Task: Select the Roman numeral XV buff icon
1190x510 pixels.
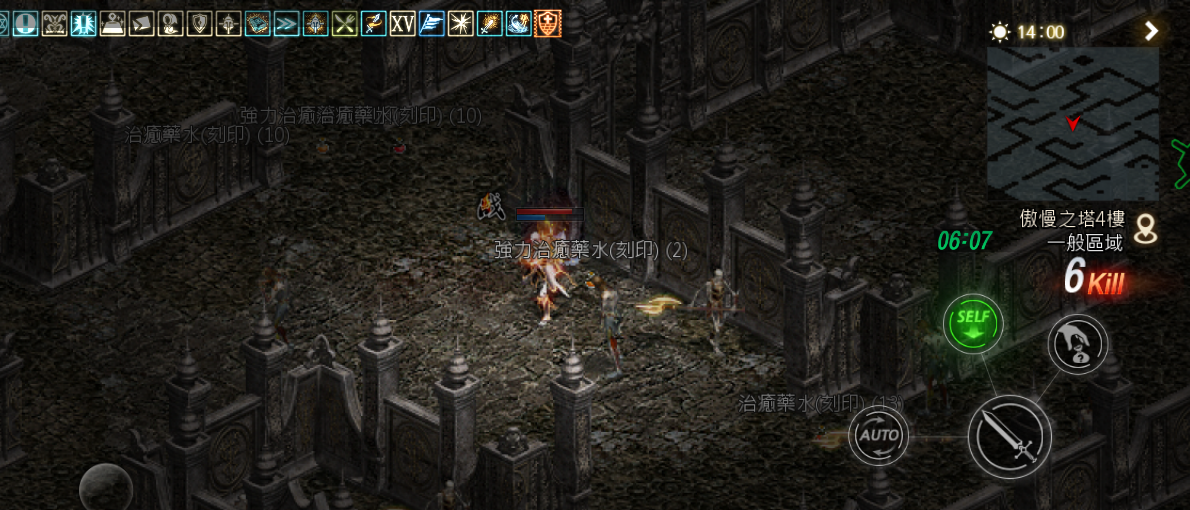Action: point(403,23)
